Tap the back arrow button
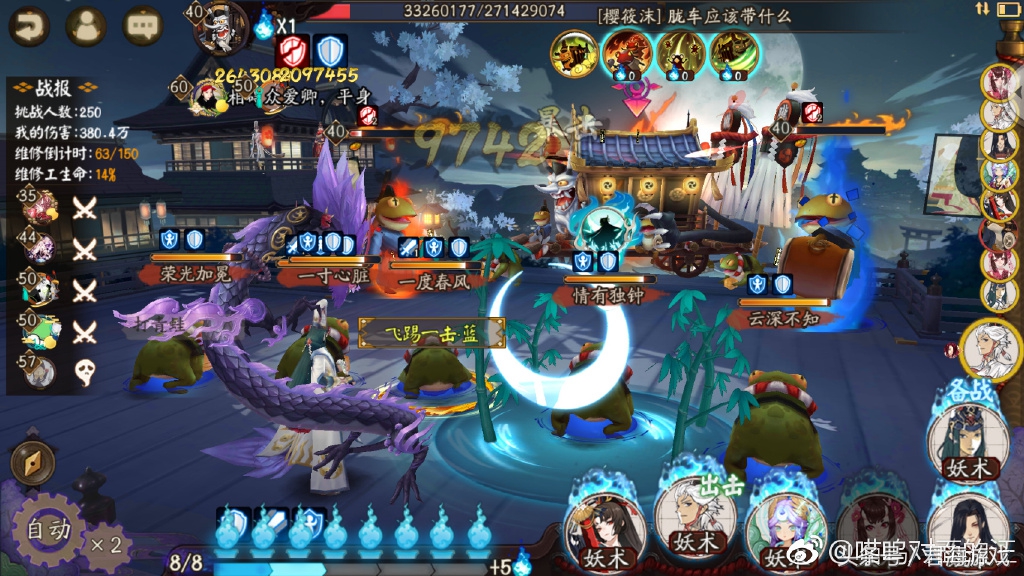Viewport: 1024px width, 576px height. coord(28,26)
